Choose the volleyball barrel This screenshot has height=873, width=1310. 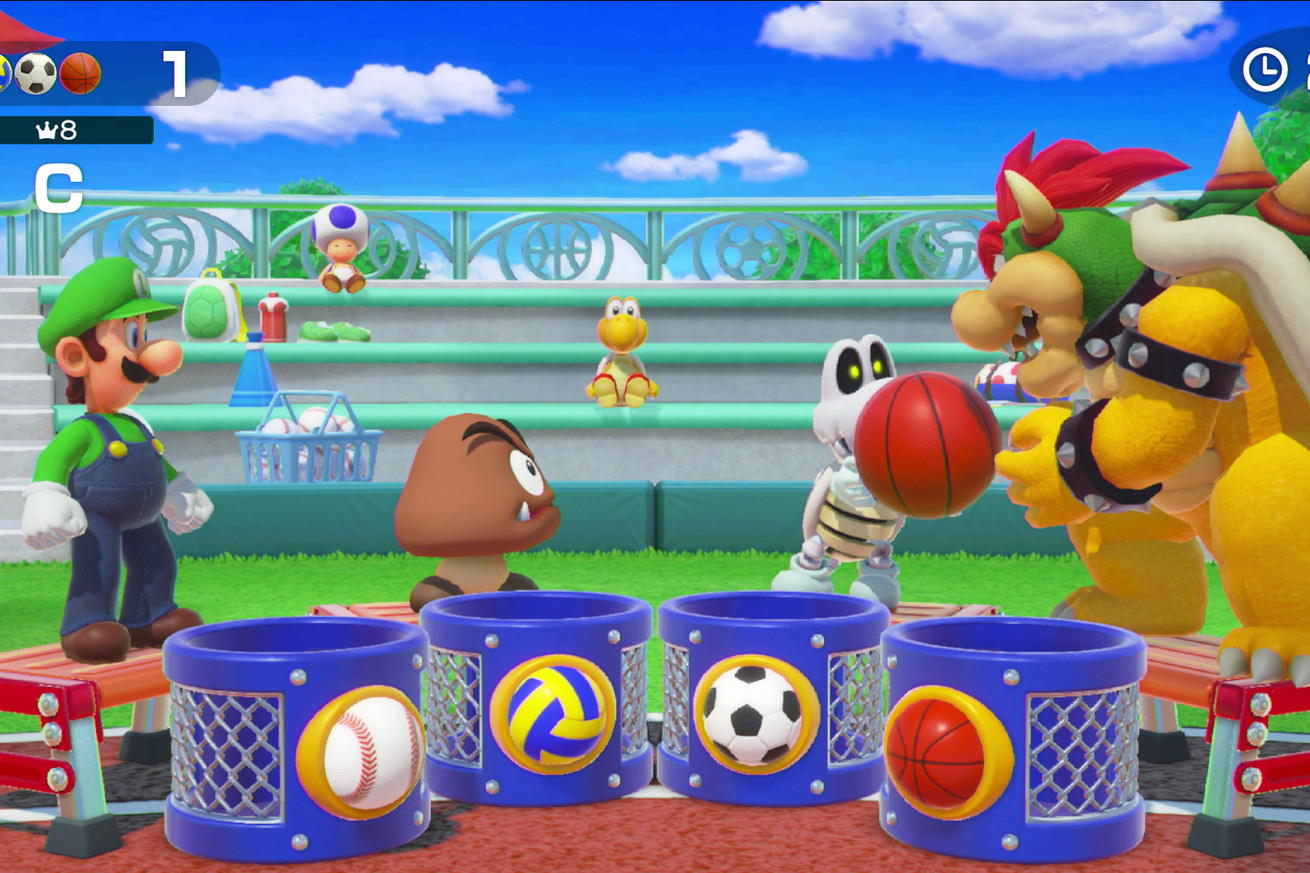tap(537, 700)
